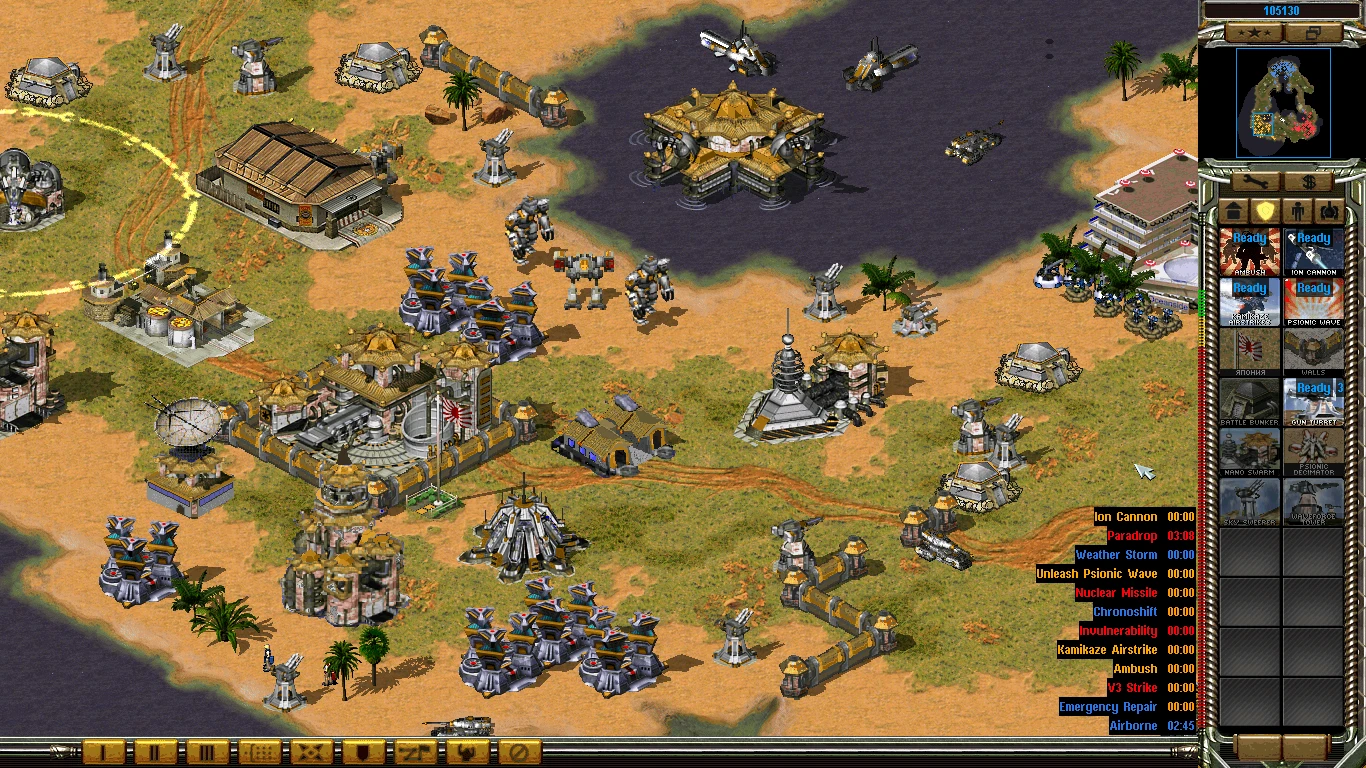This screenshot has width=1366, height=768.
Task: Open the Sell dollar-sign tool
Action: click(x=1310, y=181)
